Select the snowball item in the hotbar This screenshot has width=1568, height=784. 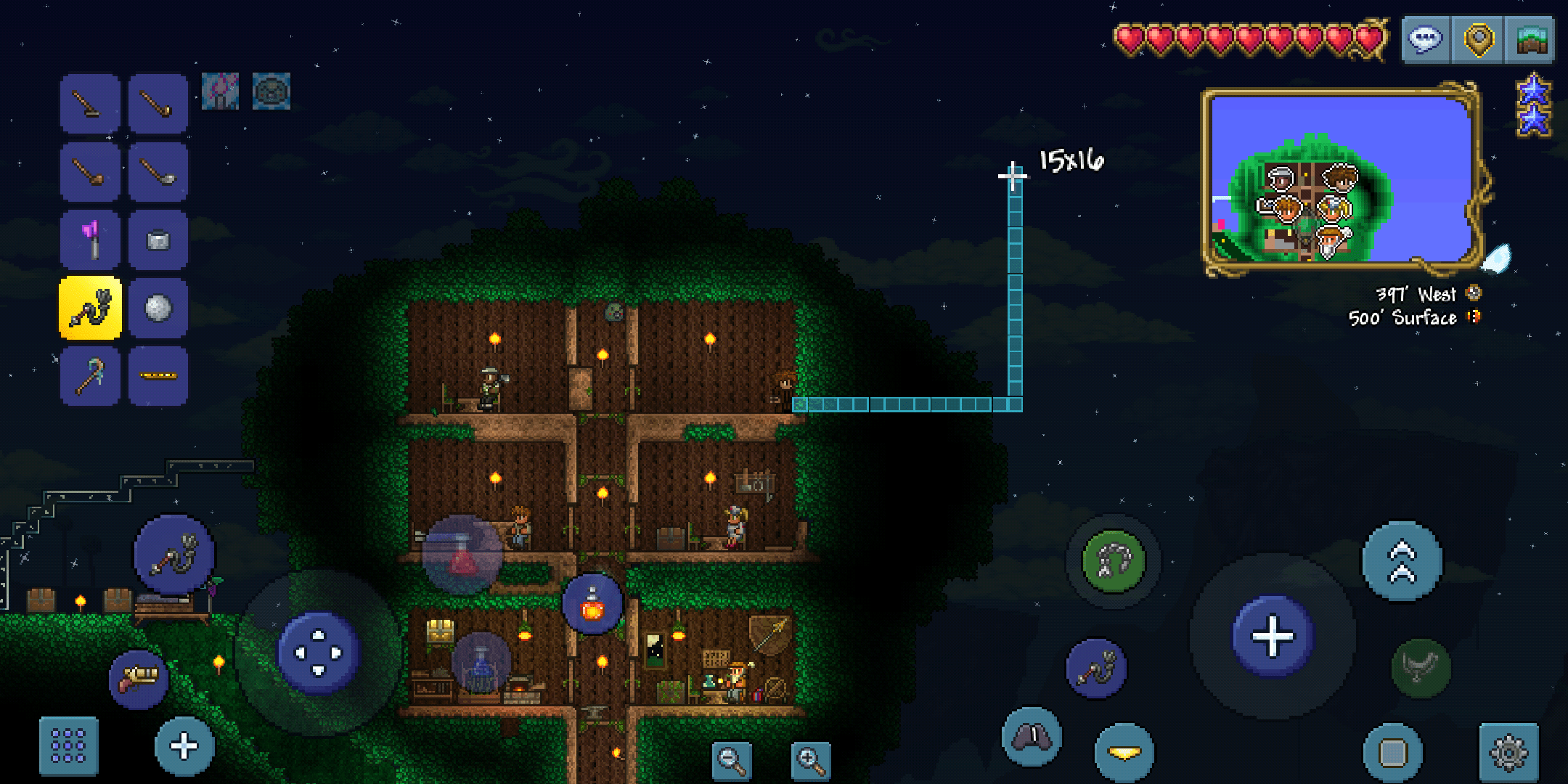pyautogui.click(x=158, y=308)
